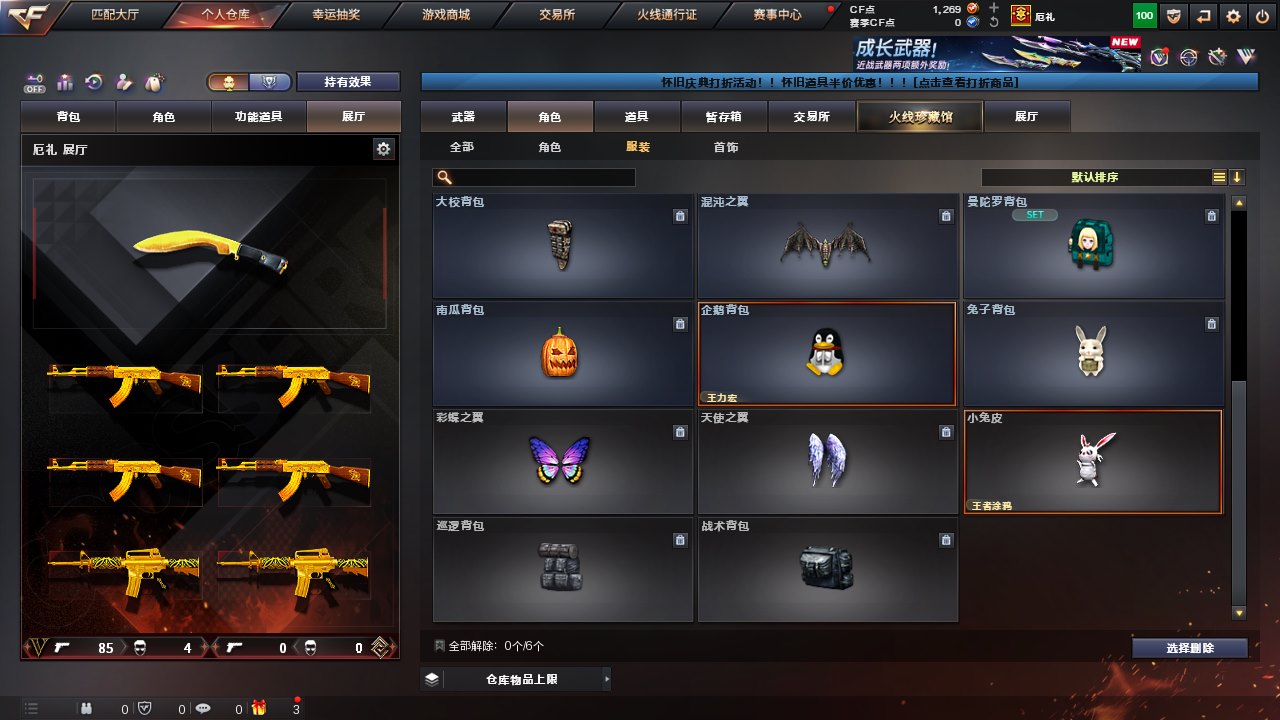Switch to the 道具 items tab

point(636,117)
